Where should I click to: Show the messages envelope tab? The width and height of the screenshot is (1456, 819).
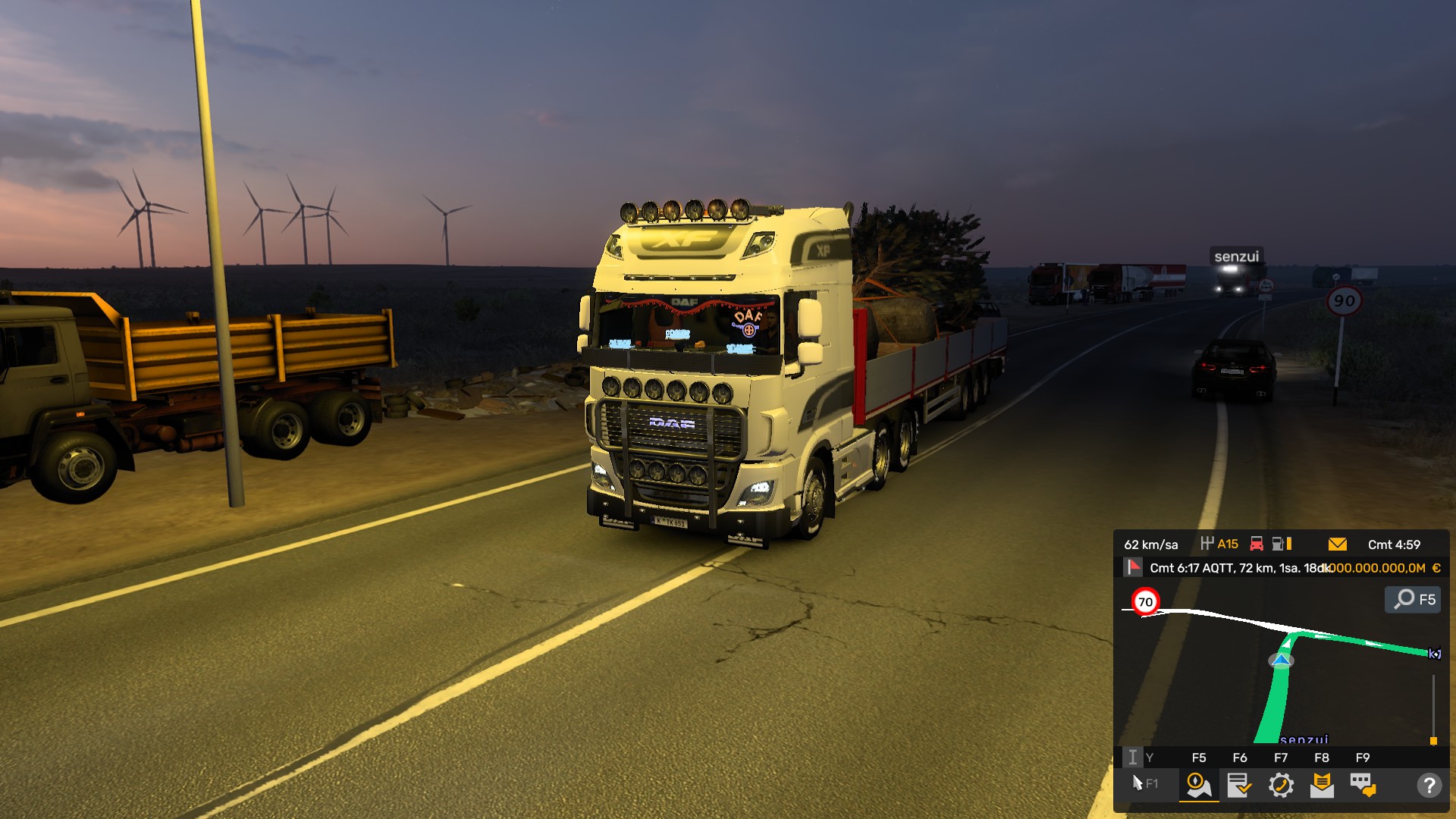pyautogui.click(x=1322, y=785)
